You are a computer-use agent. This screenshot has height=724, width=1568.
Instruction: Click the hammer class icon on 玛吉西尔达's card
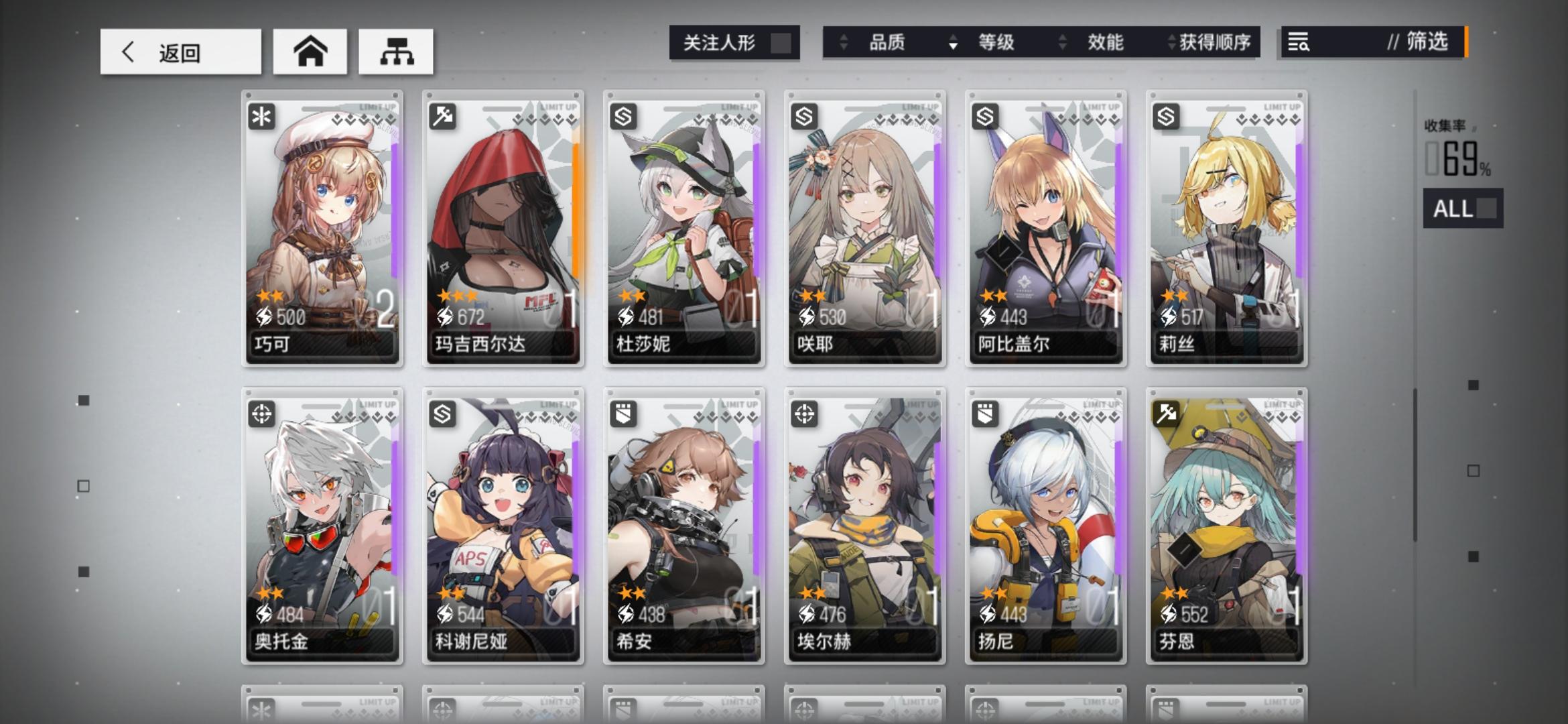pos(444,117)
